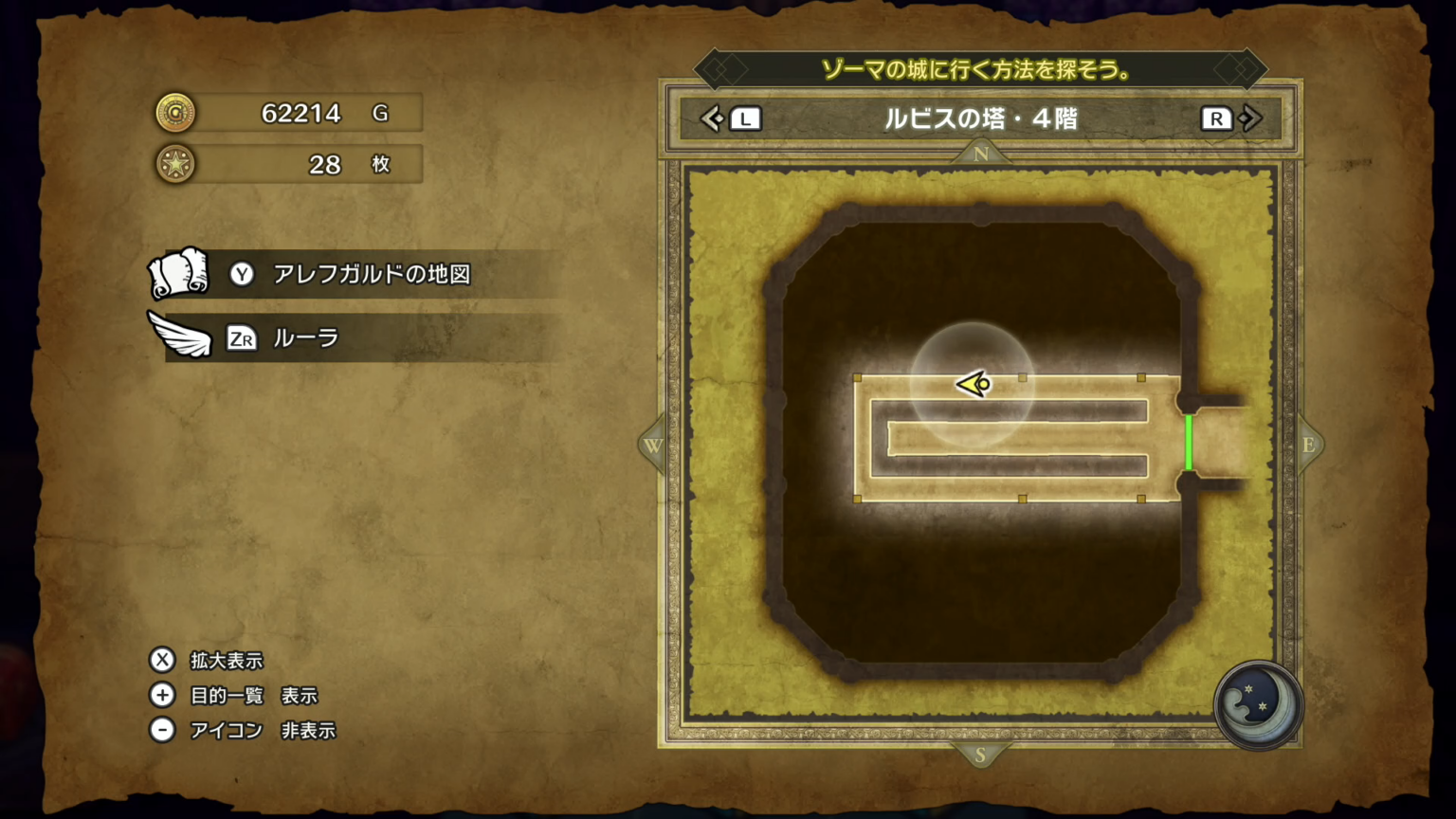Click the right arrow to view next floor

click(x=1250, y=118)
